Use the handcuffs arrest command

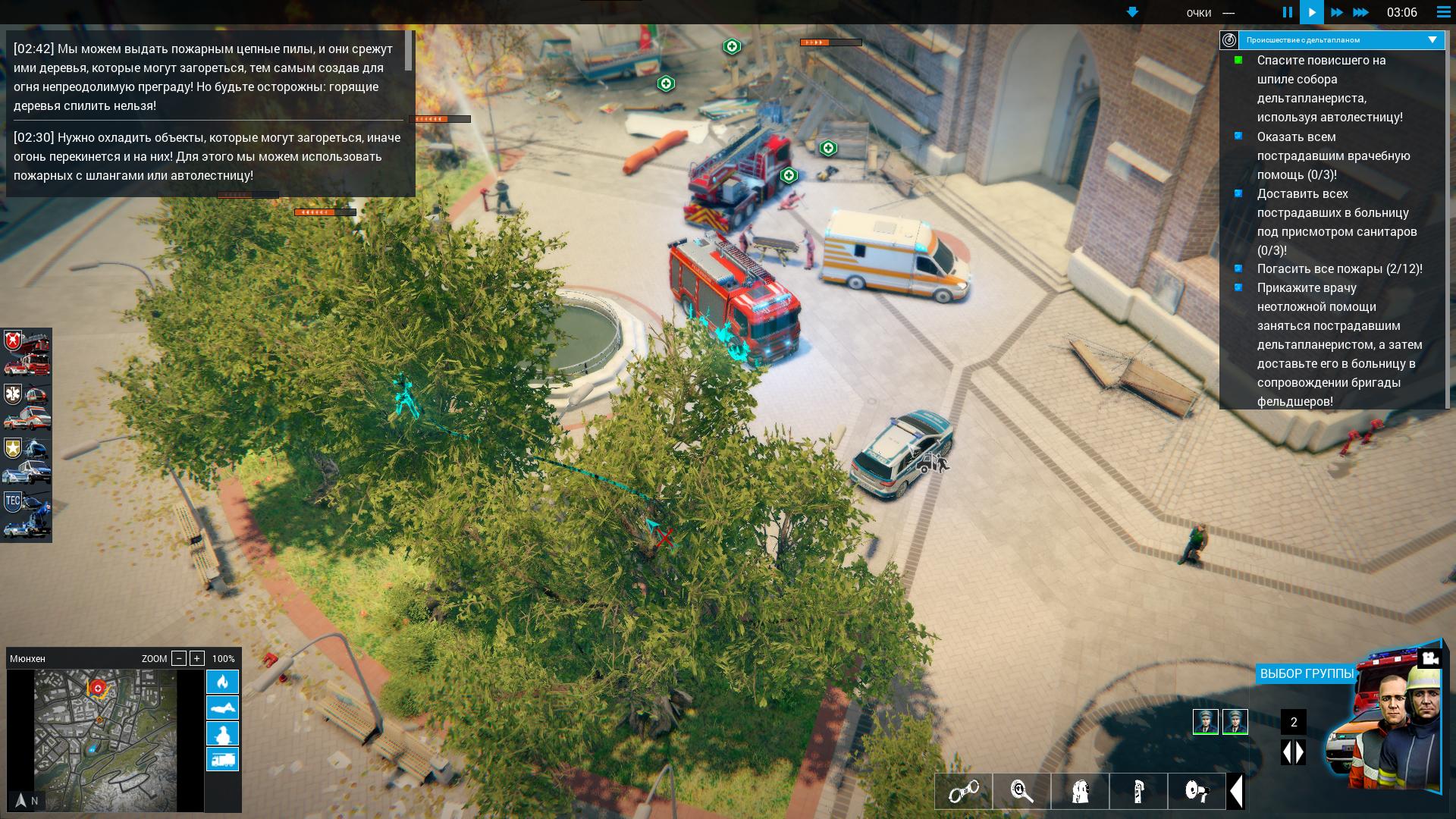click(x=963, y=792)
